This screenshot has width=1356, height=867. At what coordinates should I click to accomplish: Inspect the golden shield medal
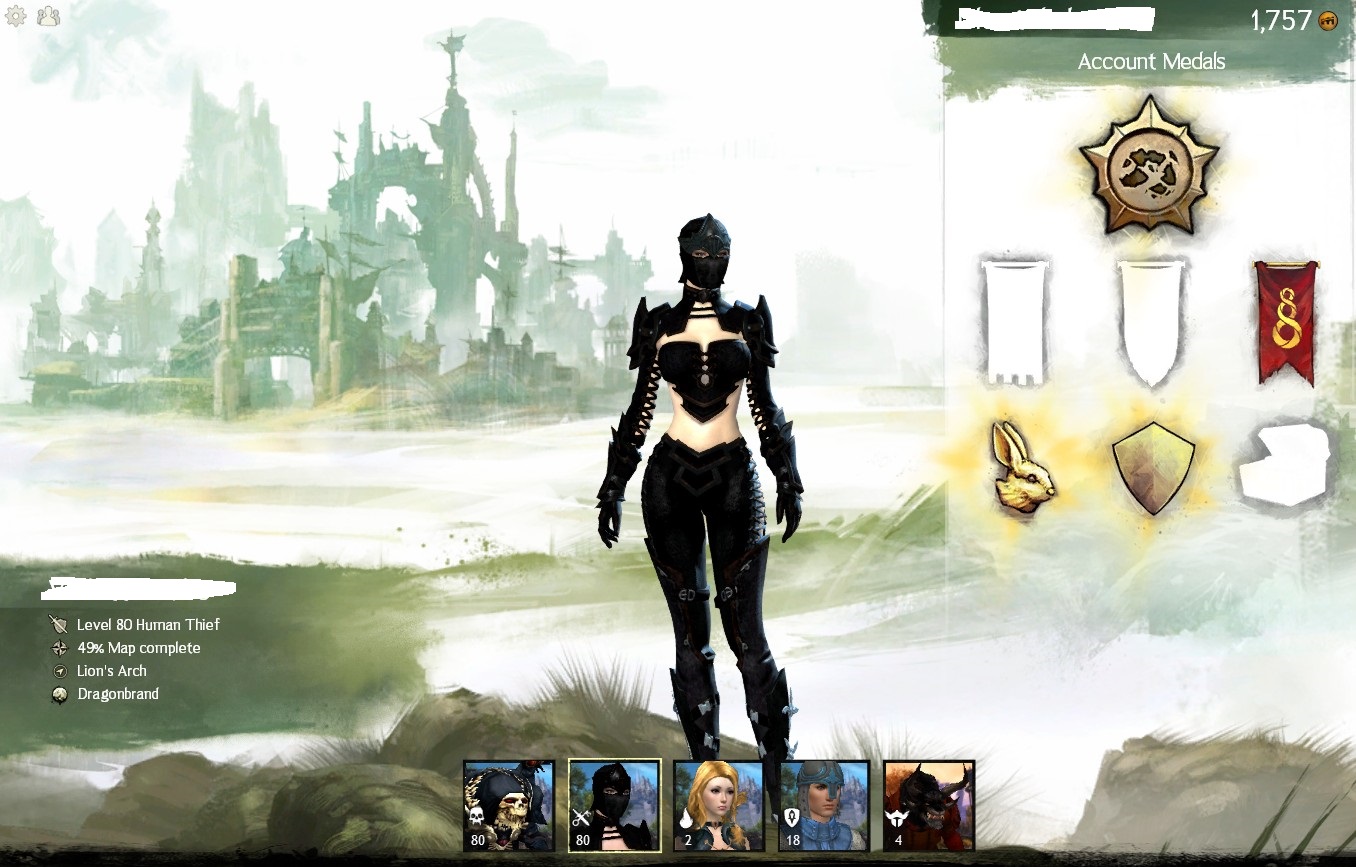[1152, 466]
